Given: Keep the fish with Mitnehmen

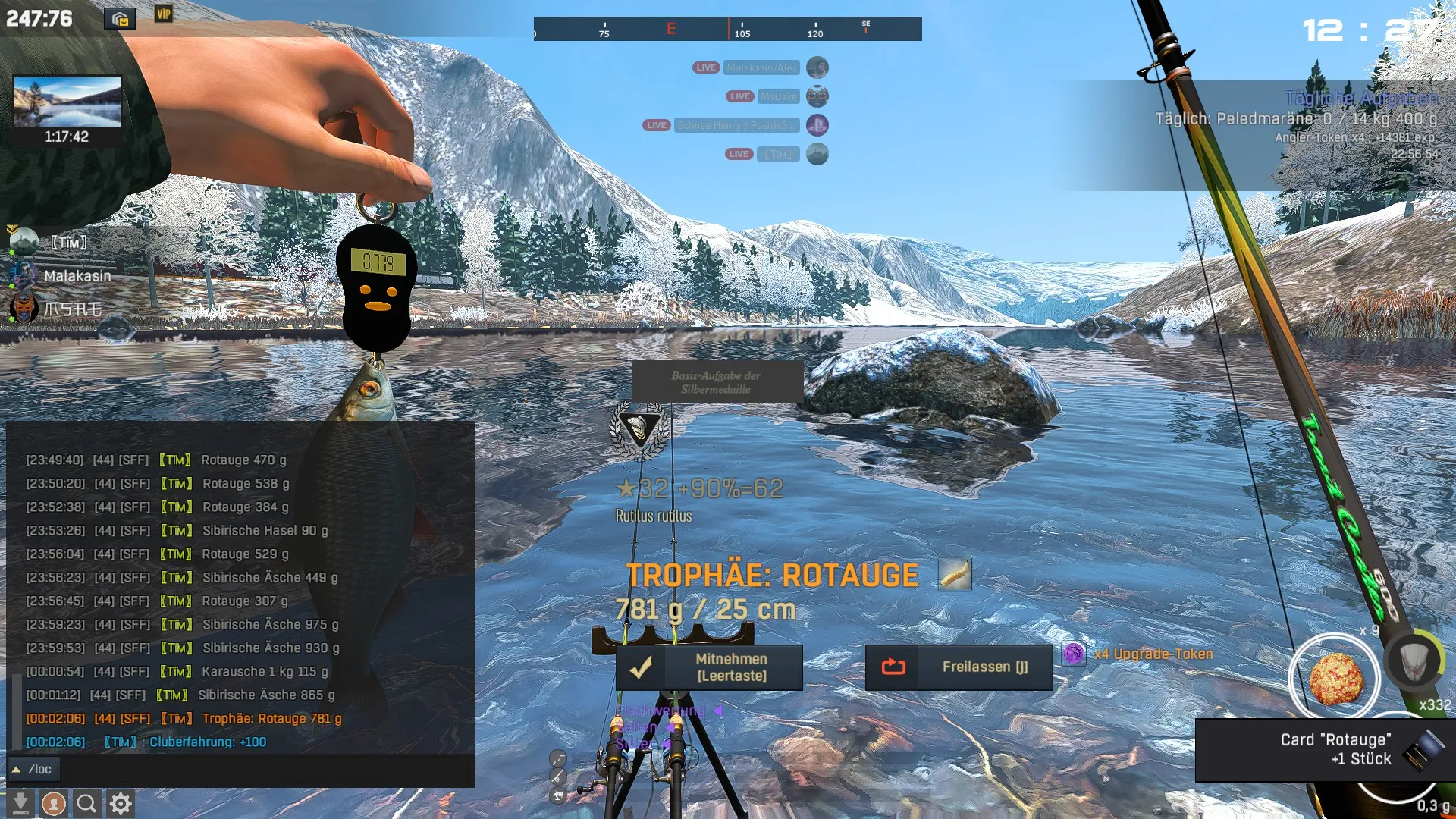Looking at the screenshot, I should point(709,667).
